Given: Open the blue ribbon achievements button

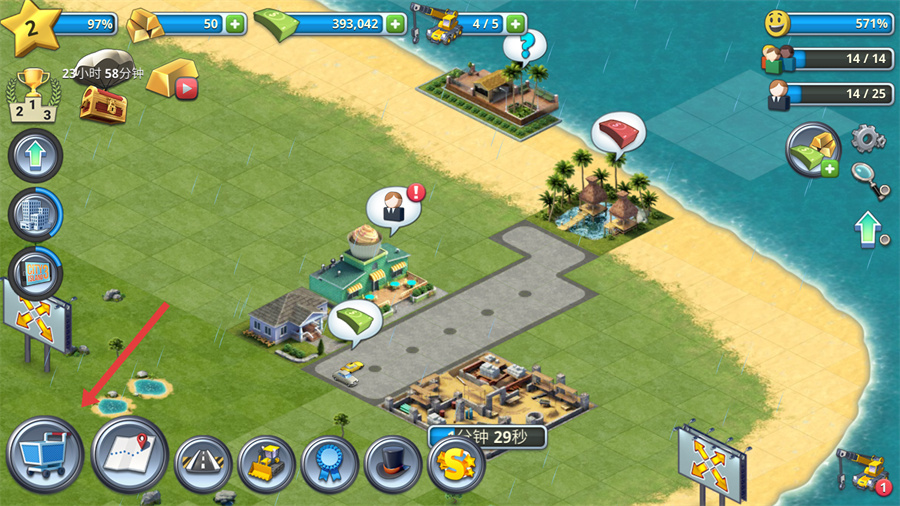Looking at the screenshot, I should point(330,465).
